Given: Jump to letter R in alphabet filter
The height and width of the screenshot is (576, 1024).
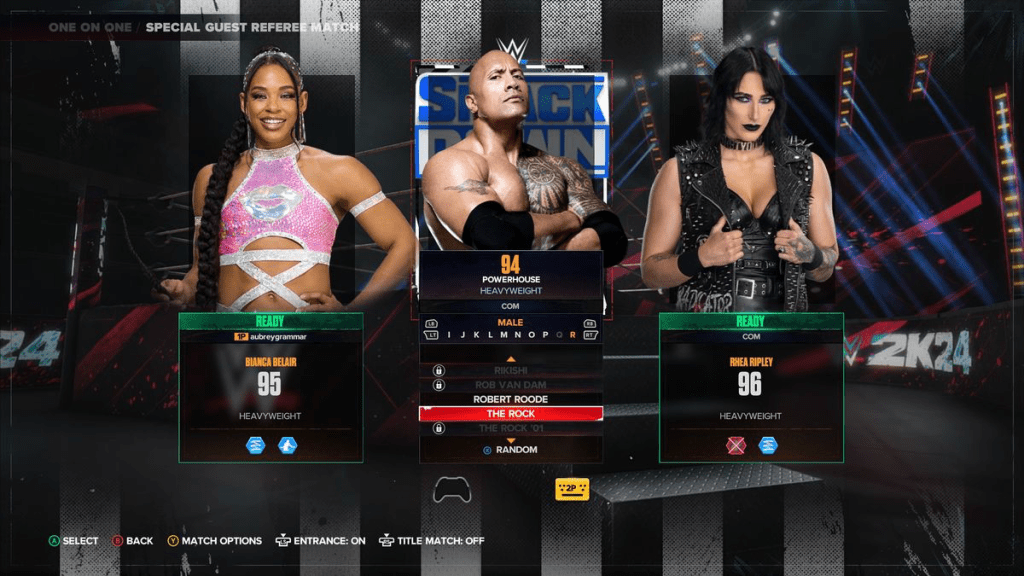Looking at the screenshot, I should [572, 335].
